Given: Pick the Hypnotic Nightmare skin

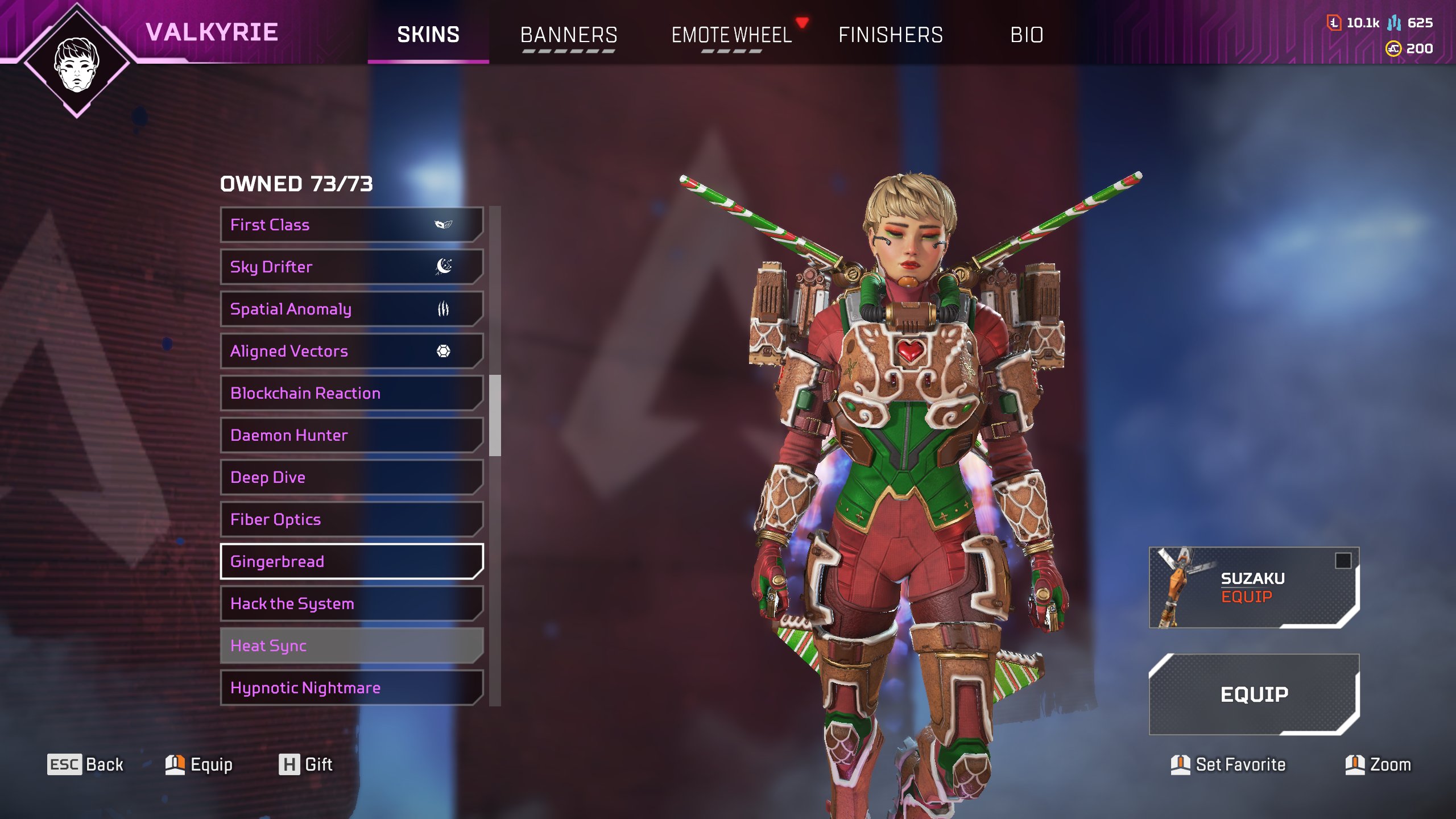Looking at the screenshot, I should point(351,688).
